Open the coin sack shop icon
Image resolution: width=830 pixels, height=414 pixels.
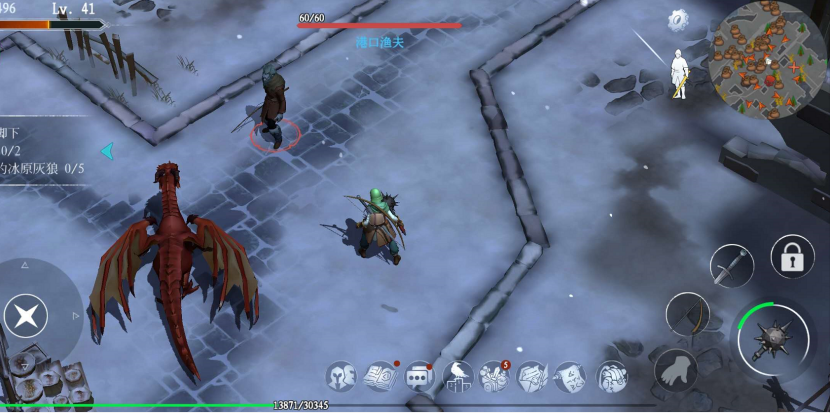pyautogui.click(x=611, y=377)
